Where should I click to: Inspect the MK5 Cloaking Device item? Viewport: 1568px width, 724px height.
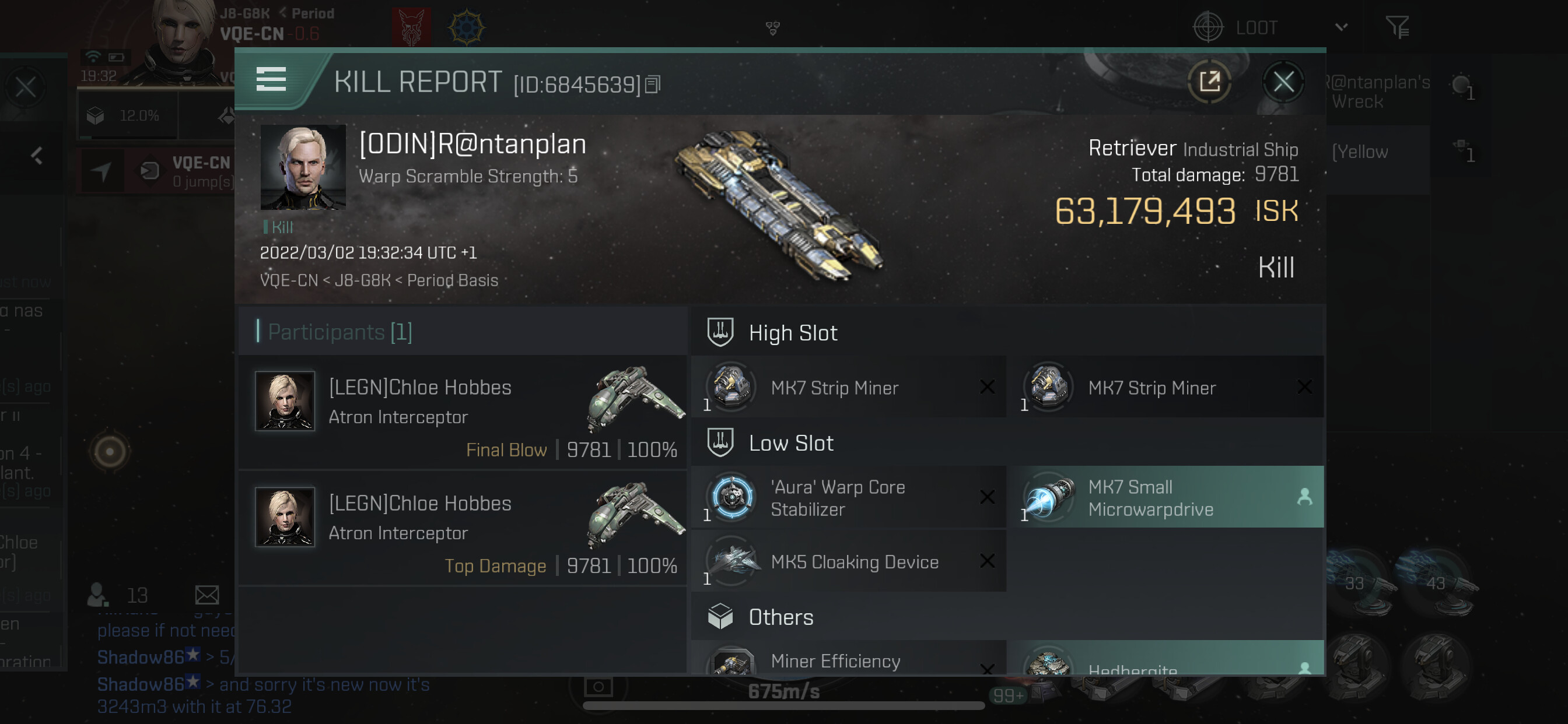848,561
